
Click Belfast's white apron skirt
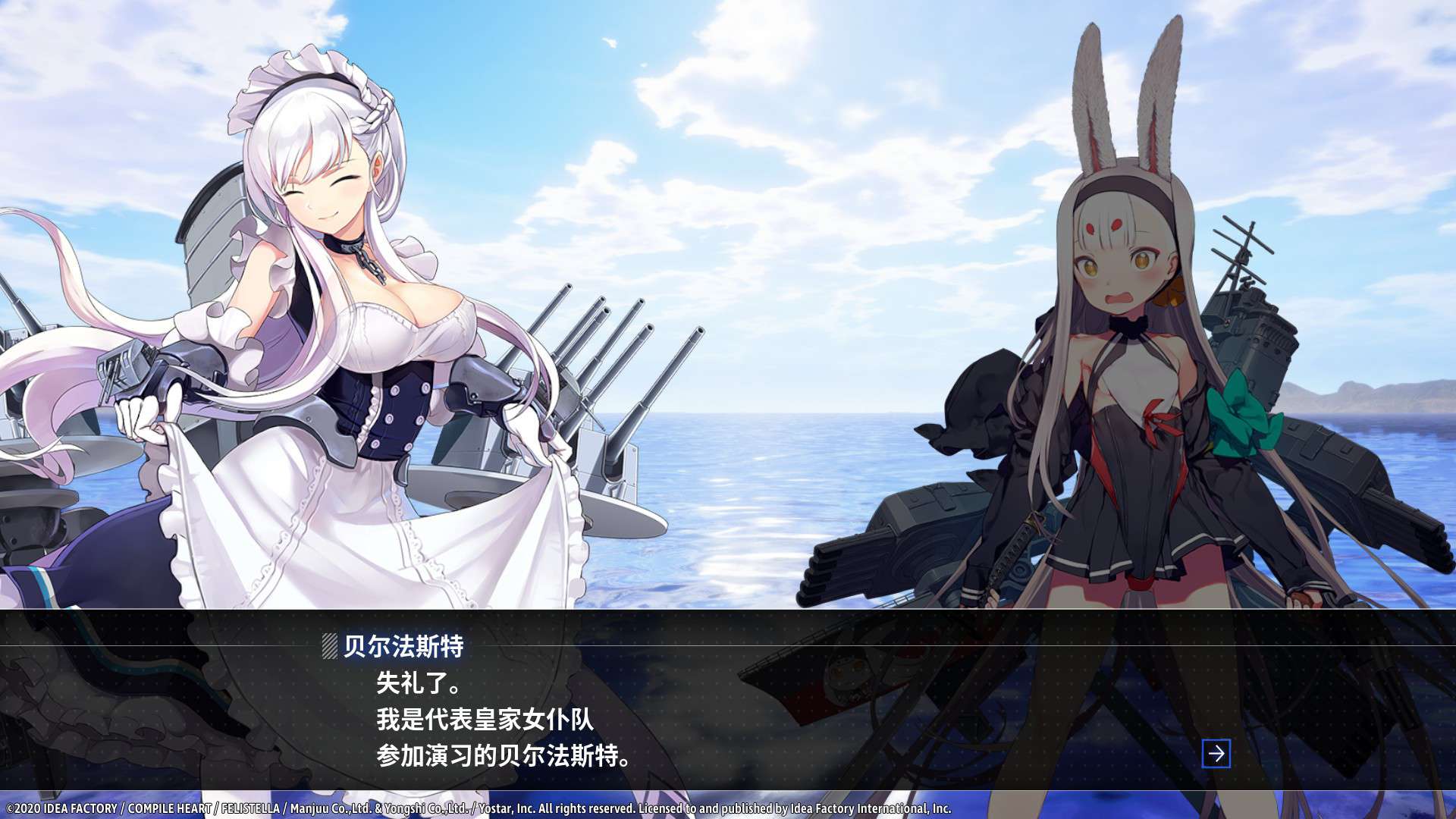[x=303, y=531]
